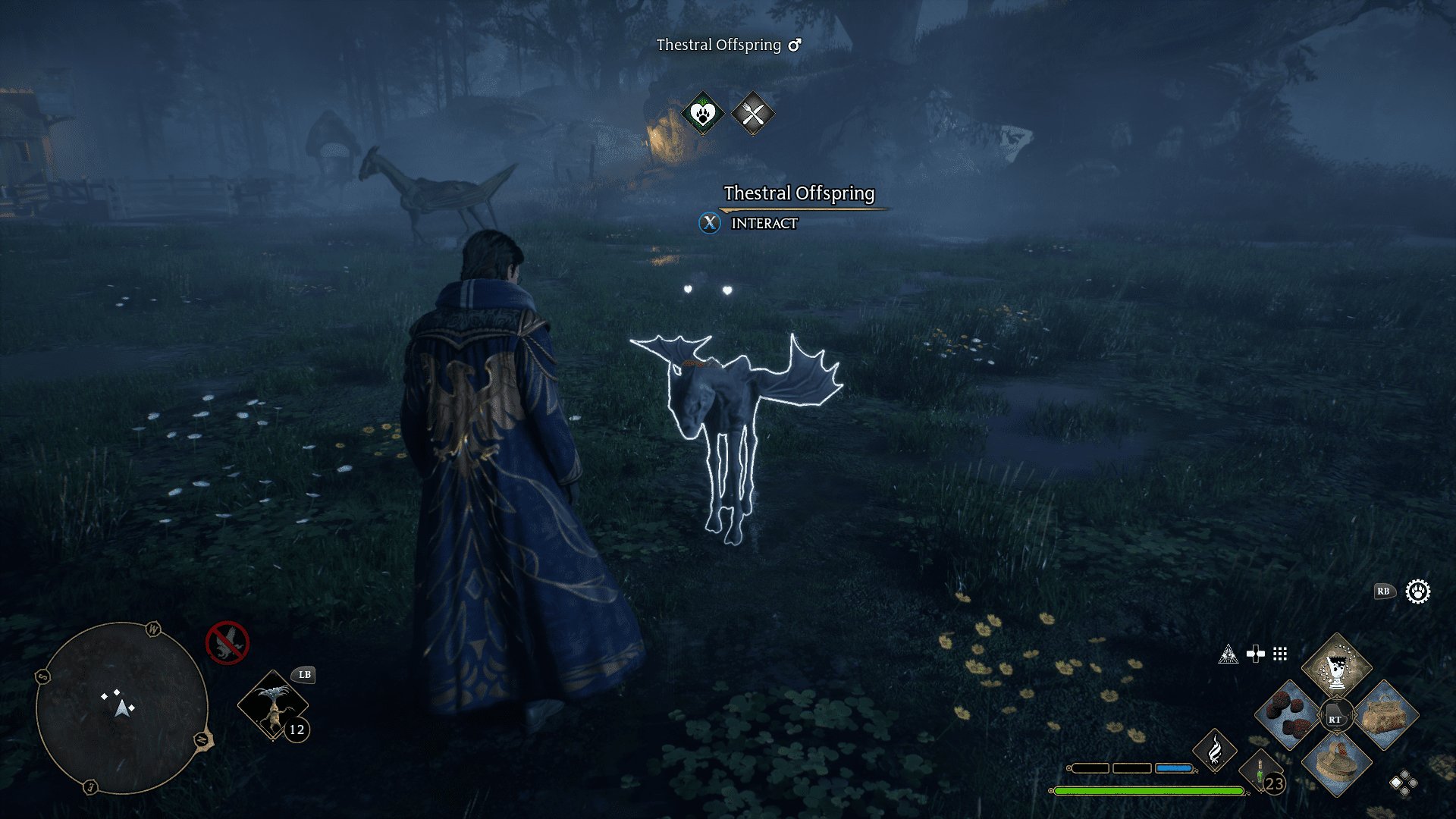Toggle the crossed-out flying mount indicator

click(226, 642)
